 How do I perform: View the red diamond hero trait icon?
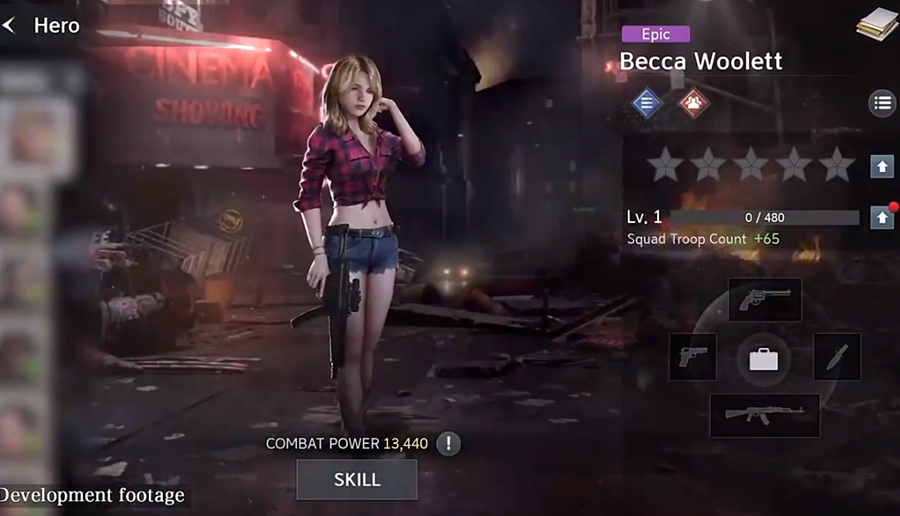tap(692, 102)
